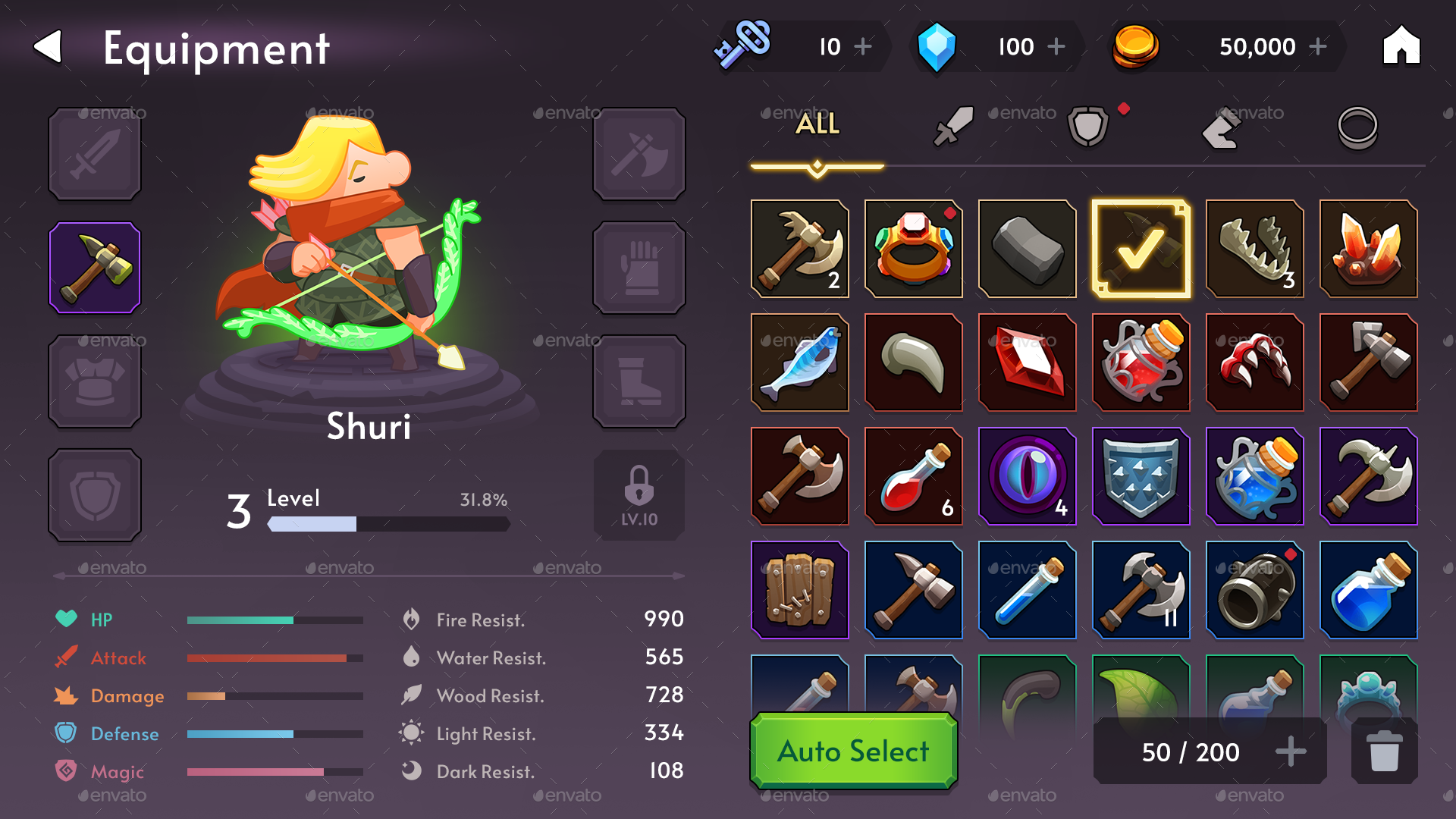The height and width of the screenshot is (819, 1456).
Task: Toggle selection of the purple eye gem item
Action: tap(1028, 476)
